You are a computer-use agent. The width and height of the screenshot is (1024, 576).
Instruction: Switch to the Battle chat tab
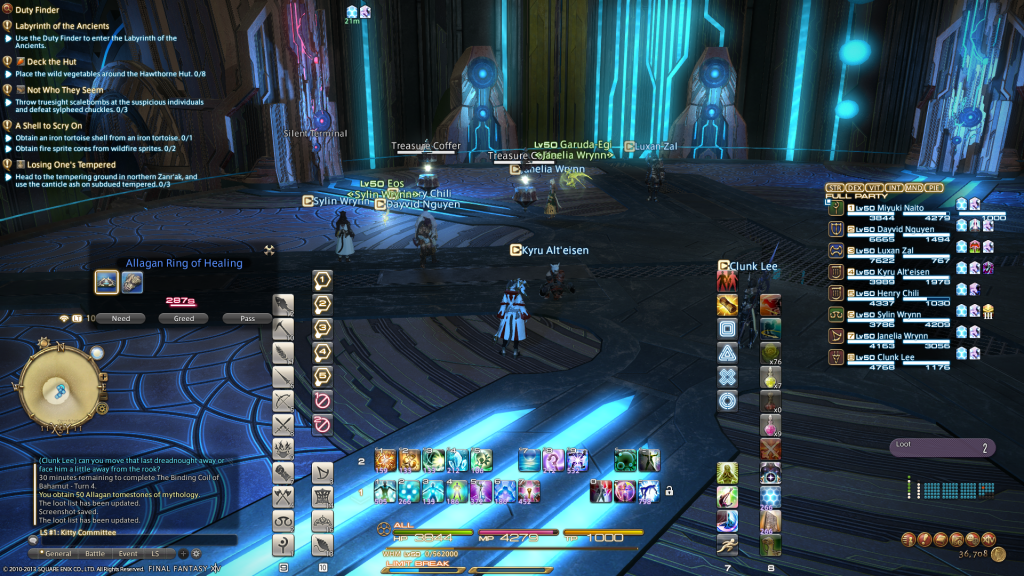click(95, 553)
